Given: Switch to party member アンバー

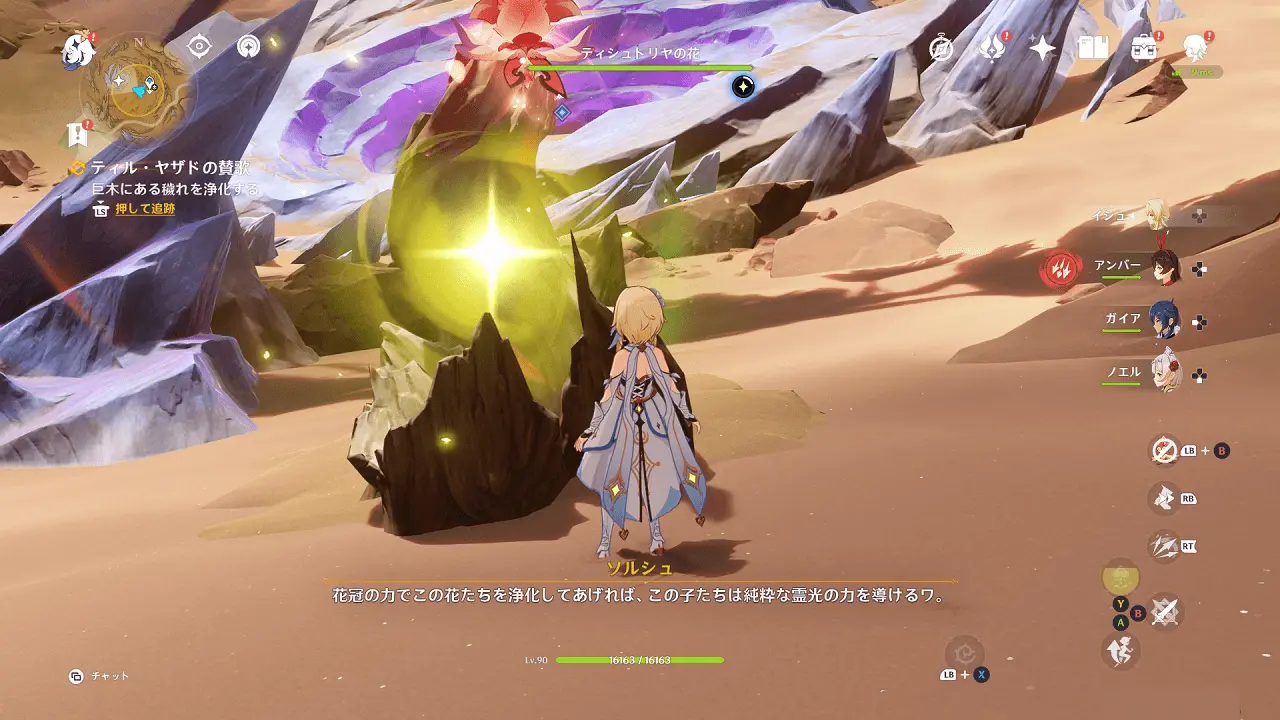Looking at the screenshot, I should pyautogui.click(x=1163, y=267).
